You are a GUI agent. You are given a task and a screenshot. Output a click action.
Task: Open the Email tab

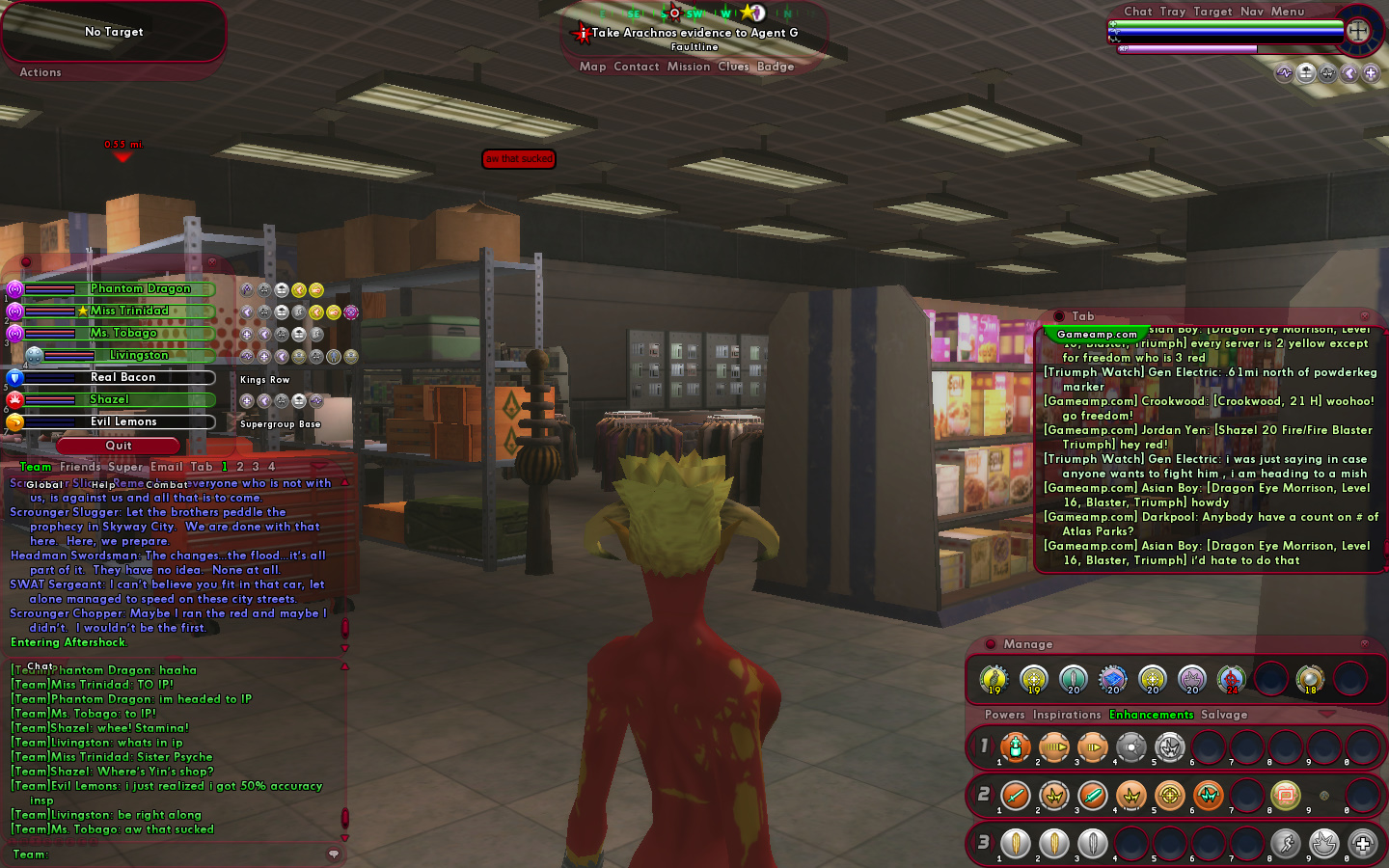pyautogui.click(x=166, y=467)
